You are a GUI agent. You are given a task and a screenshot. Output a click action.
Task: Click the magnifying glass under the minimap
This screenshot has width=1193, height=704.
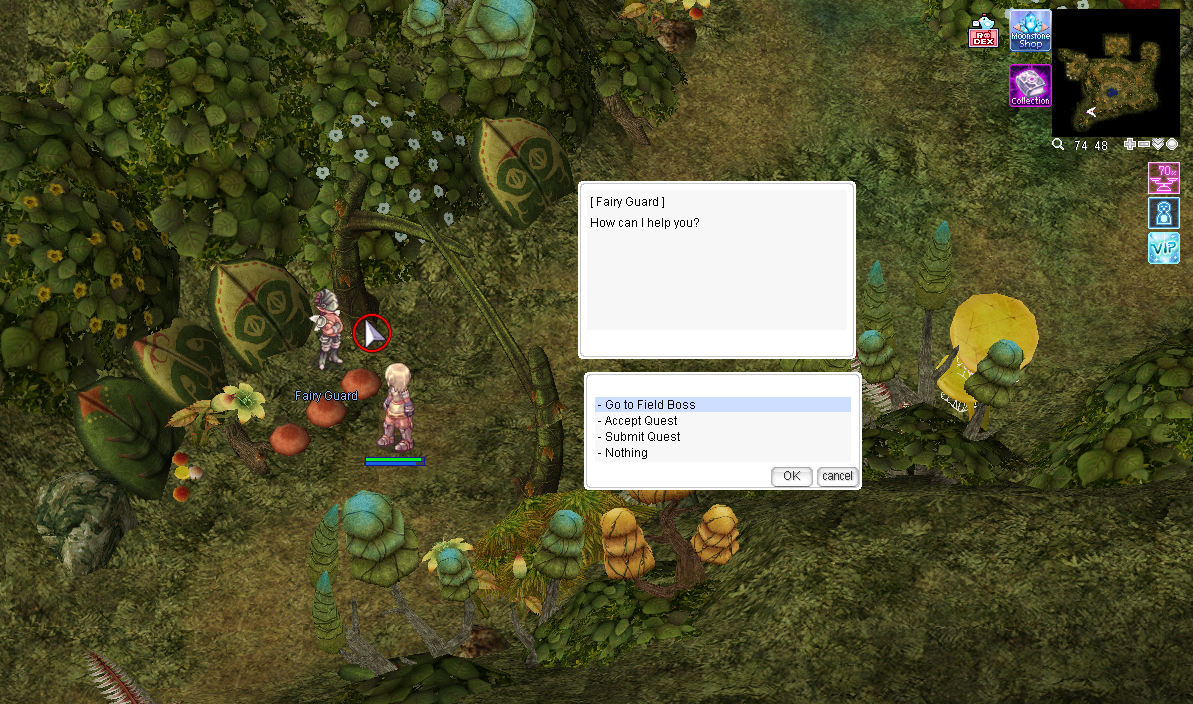click(1058, 145)
